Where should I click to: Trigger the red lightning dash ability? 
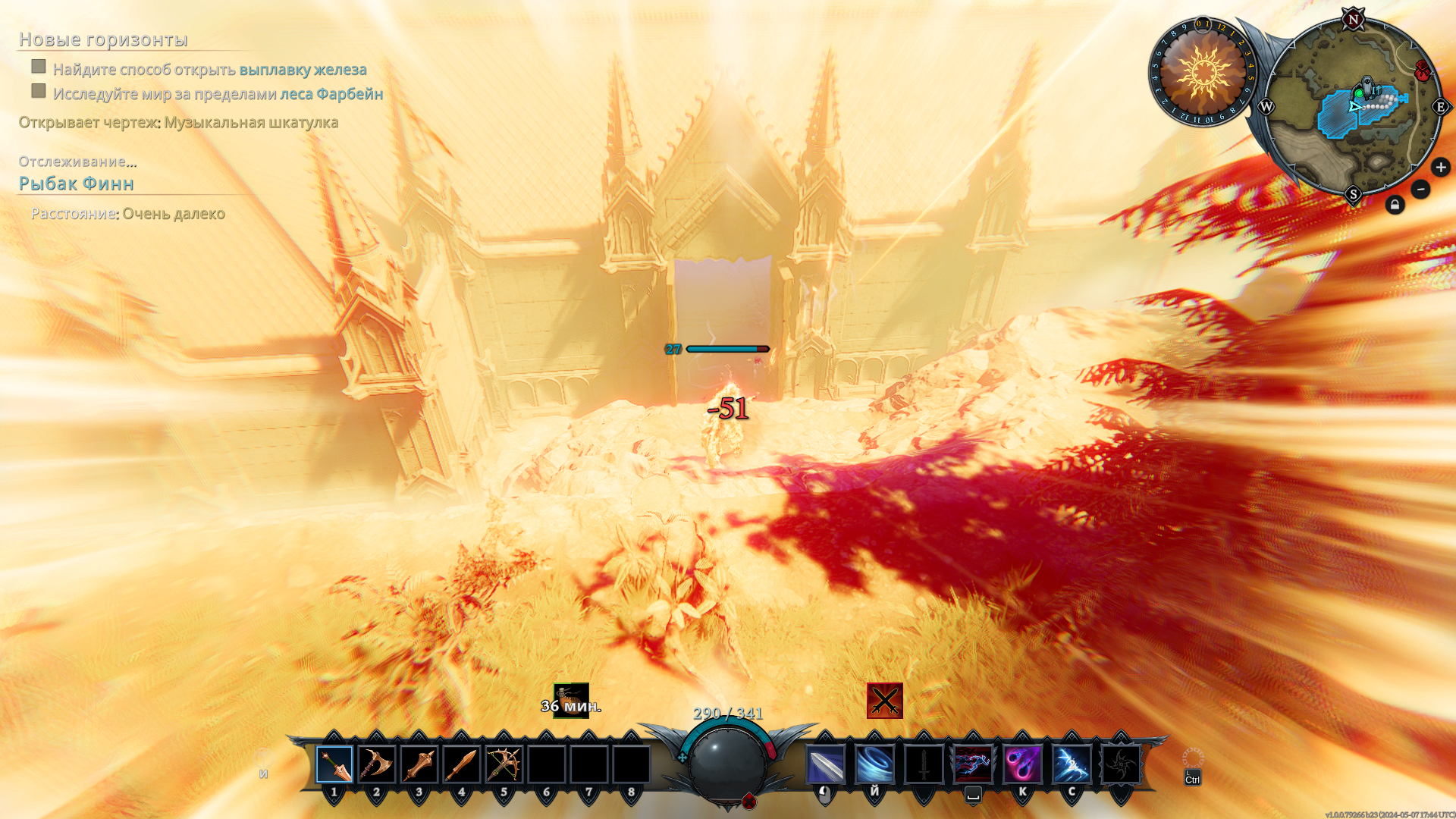973,764
